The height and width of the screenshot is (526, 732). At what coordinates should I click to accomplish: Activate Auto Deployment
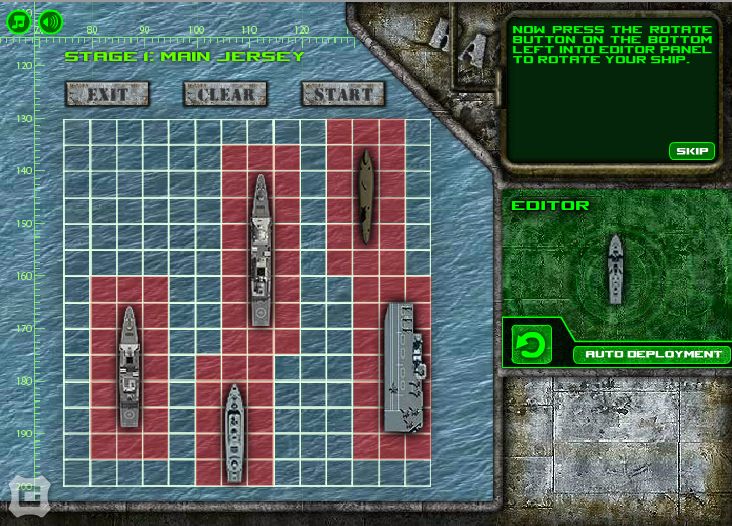(653, 354)
